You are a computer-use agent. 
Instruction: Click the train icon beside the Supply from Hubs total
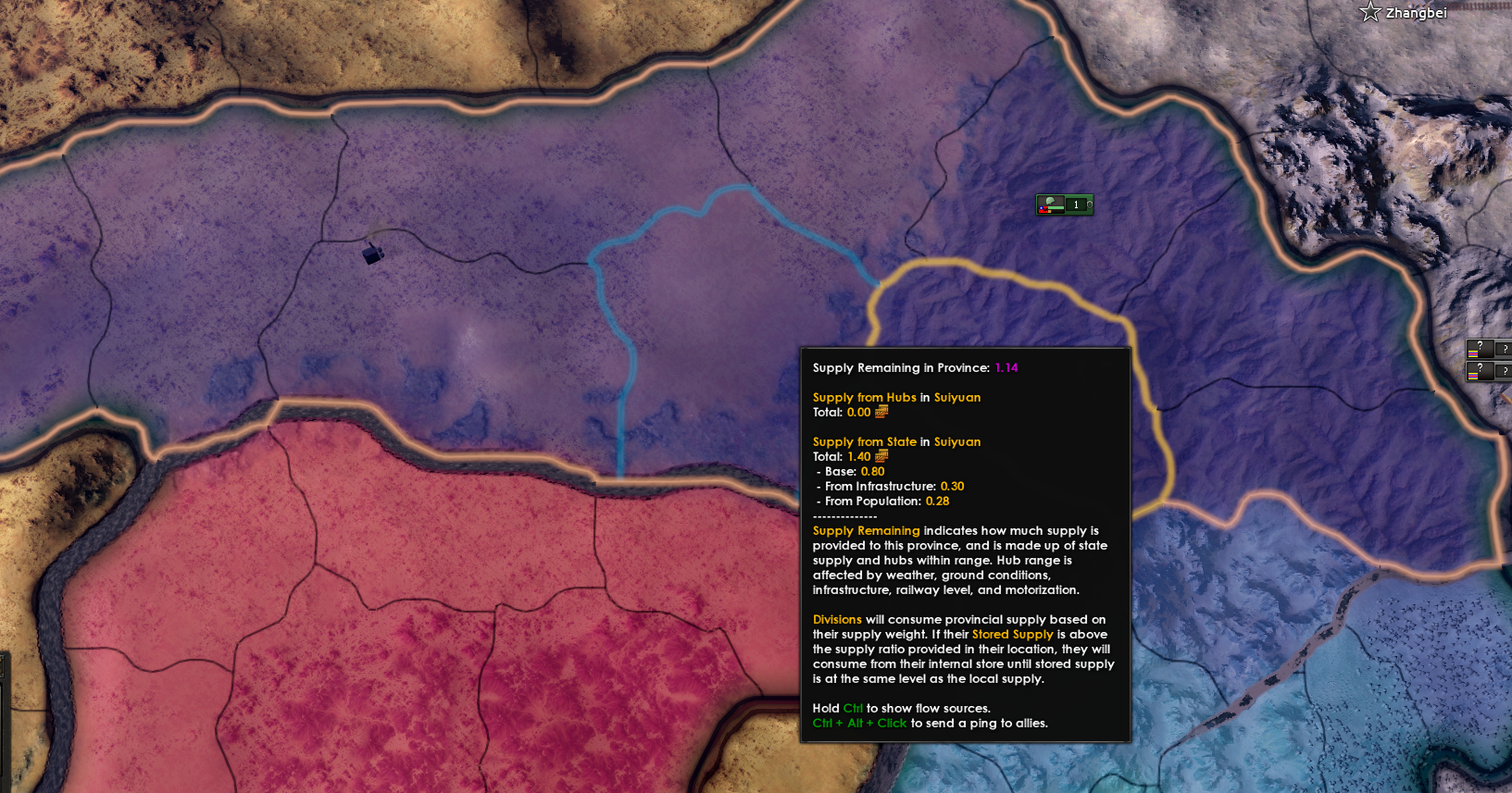881,412
